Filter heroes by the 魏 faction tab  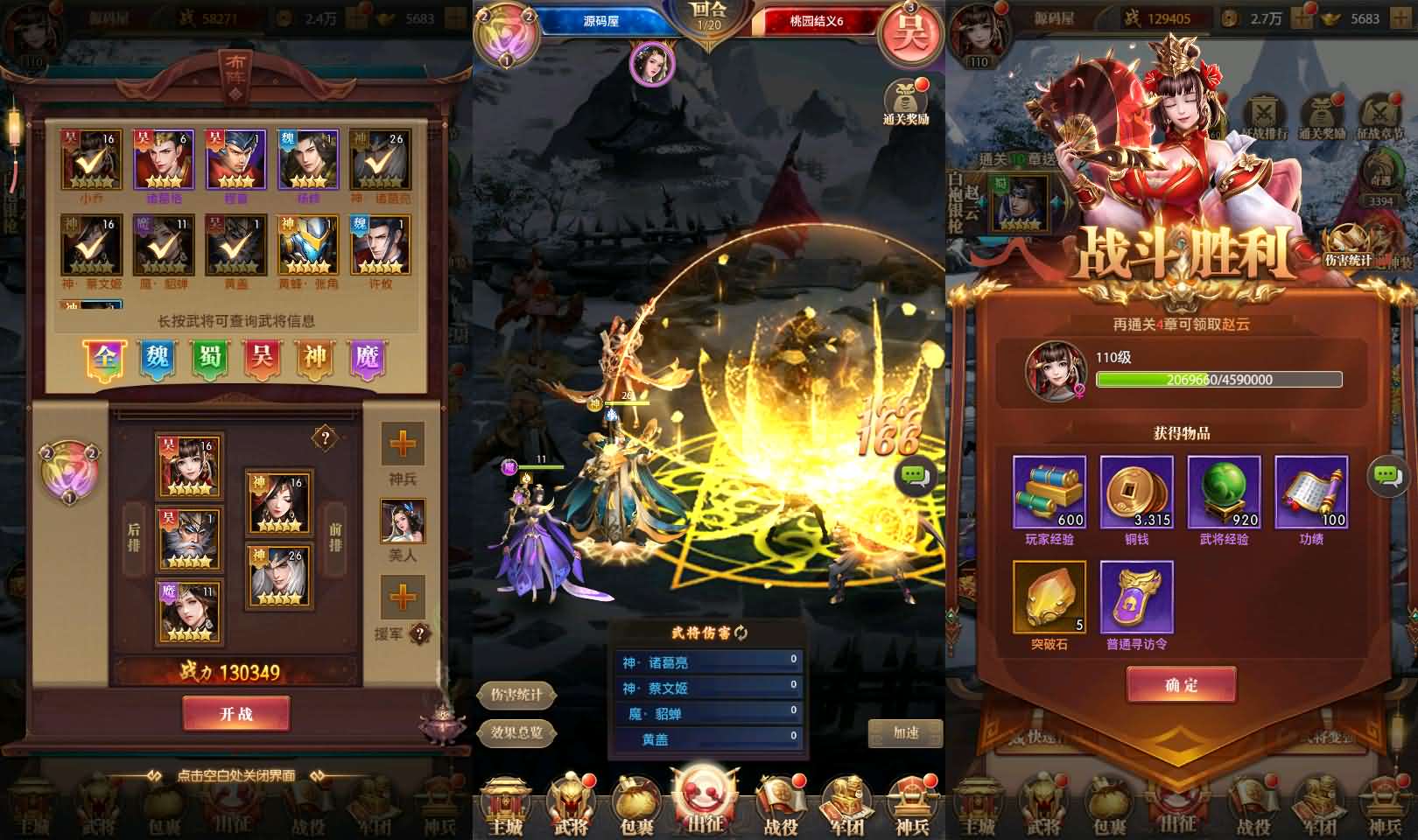(158, 358)
